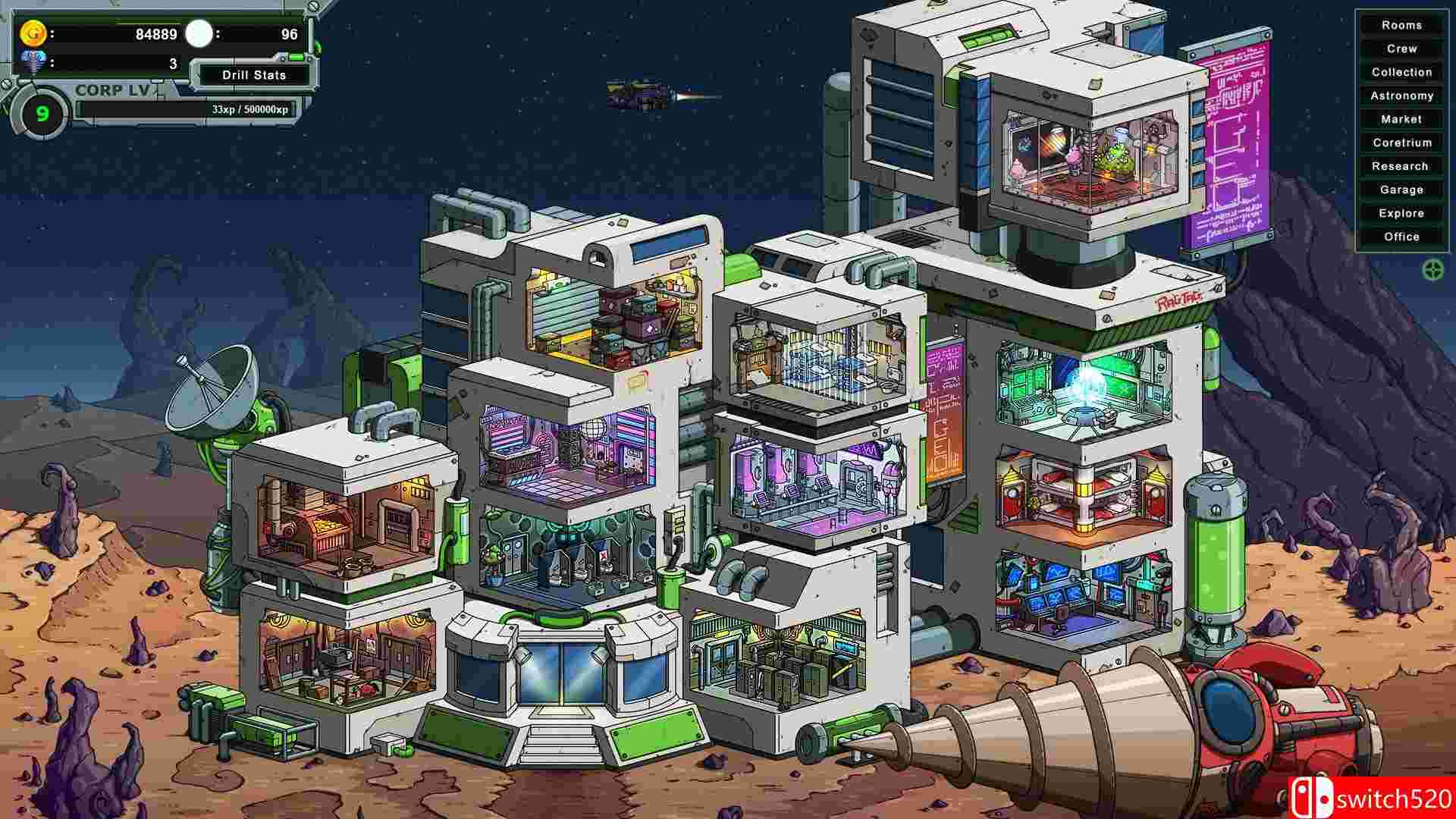
Task: Open the Drill Stats panel
Action: click(x=253, y=75)
